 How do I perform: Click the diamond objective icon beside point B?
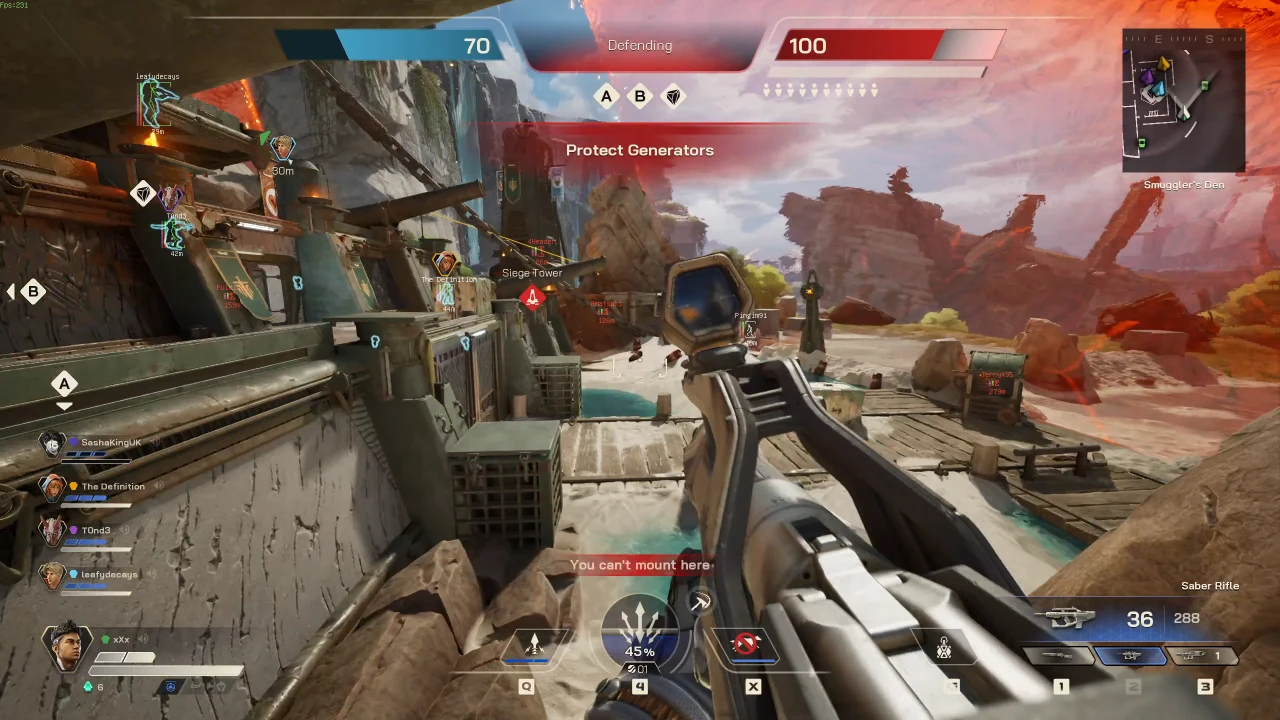(x=673, y=96)
